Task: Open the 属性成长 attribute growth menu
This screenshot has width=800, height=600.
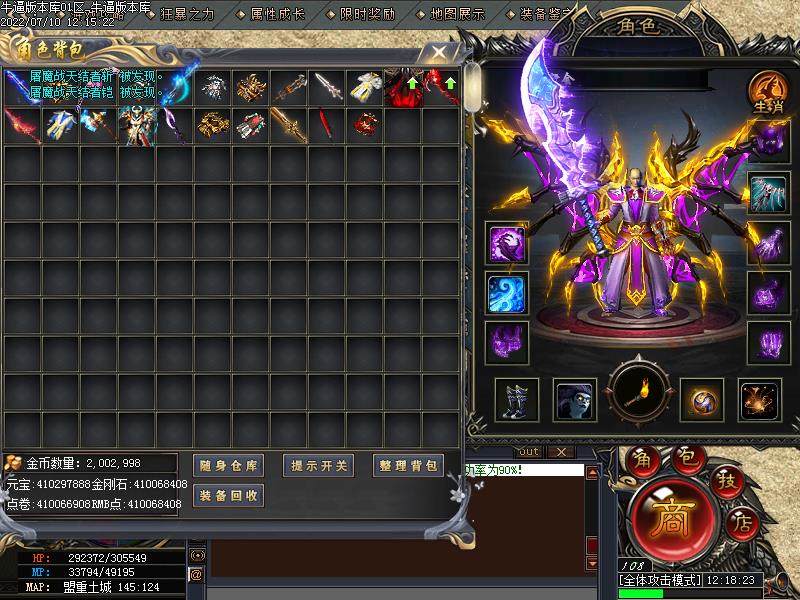Action: tap(276, 14)
